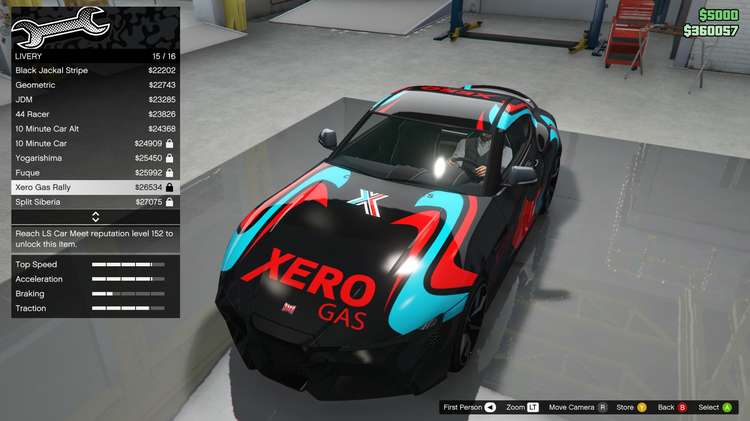Select the Black Jackal Stripe livery
The height and width of the screenshot is (421, 750).
tap(95, 70)
